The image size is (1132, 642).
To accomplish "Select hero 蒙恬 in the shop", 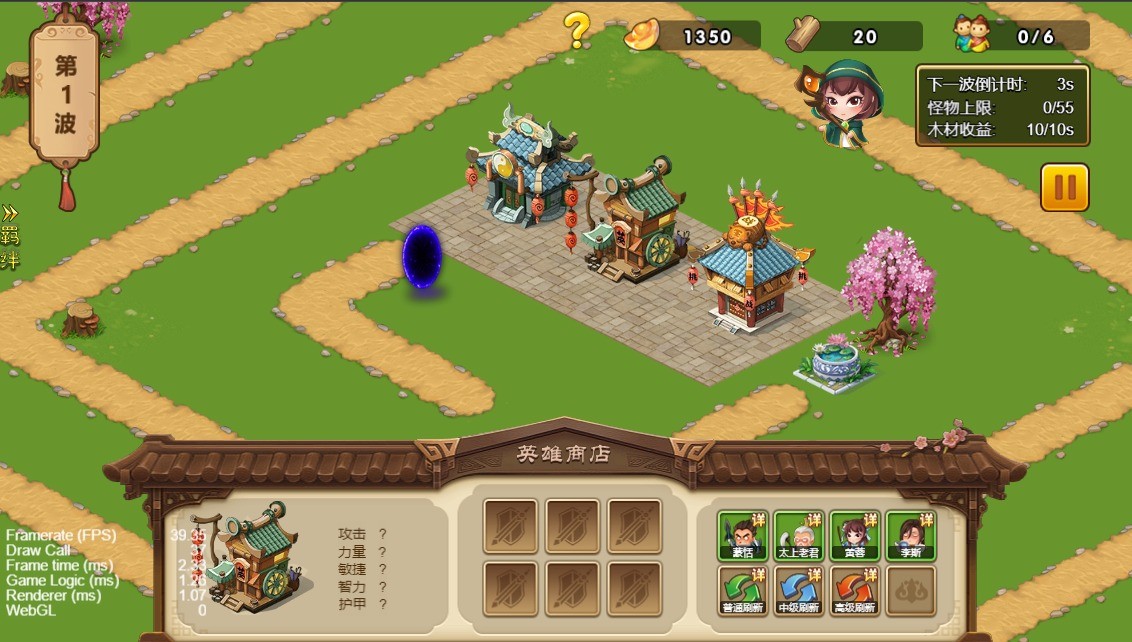I will pos(742,536).
